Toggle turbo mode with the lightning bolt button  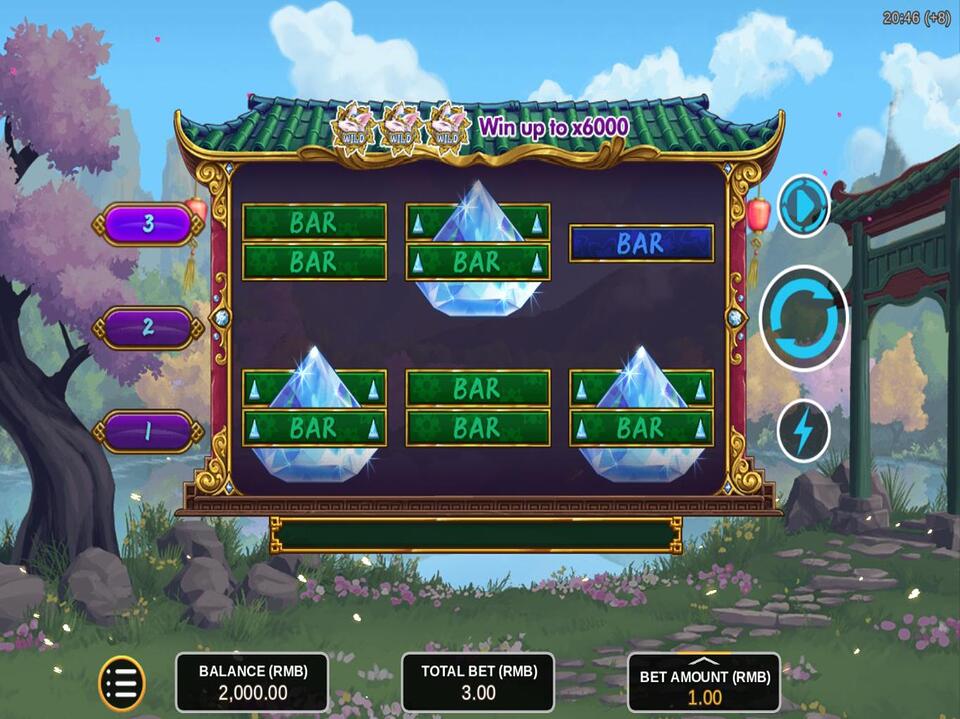(x=803, y=430)
